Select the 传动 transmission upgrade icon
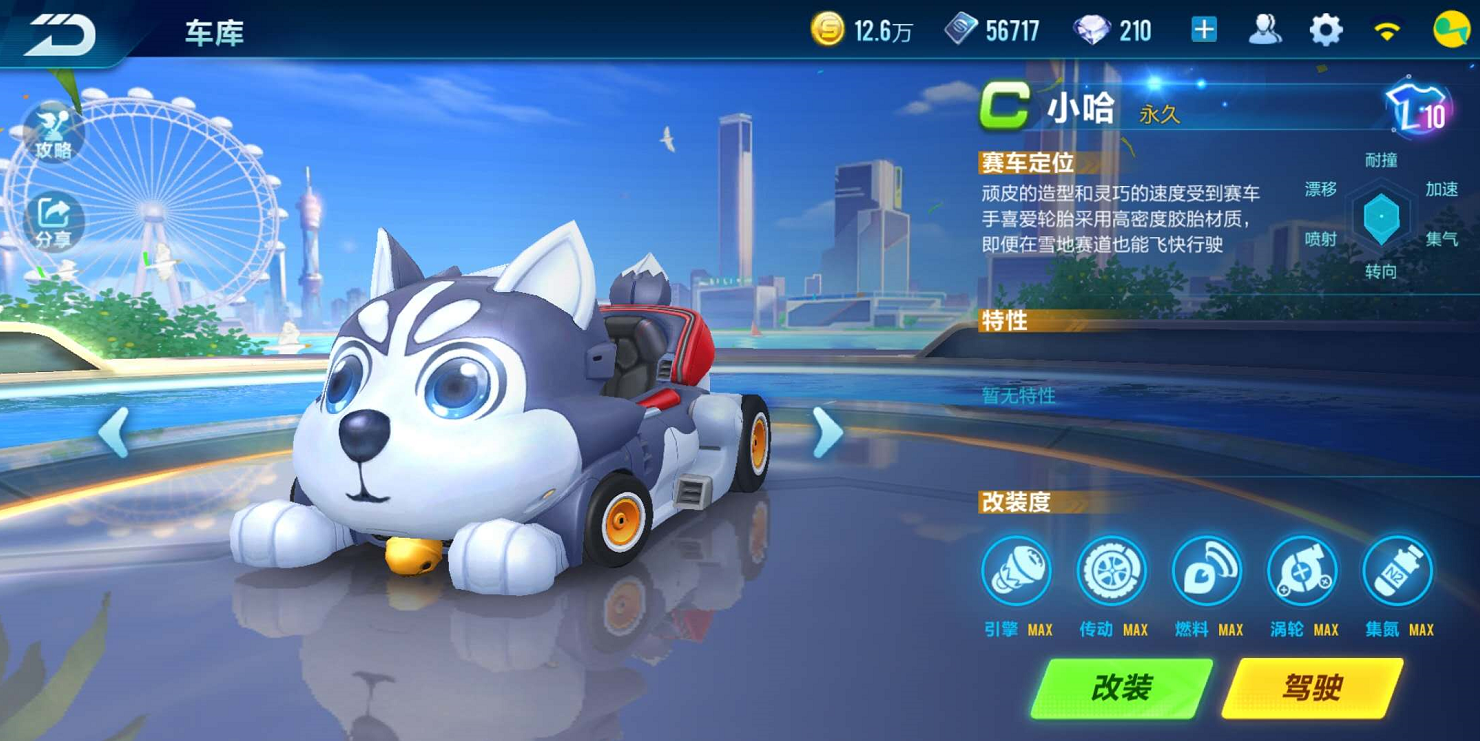 pyautogui.click(x=1111, y=572)
